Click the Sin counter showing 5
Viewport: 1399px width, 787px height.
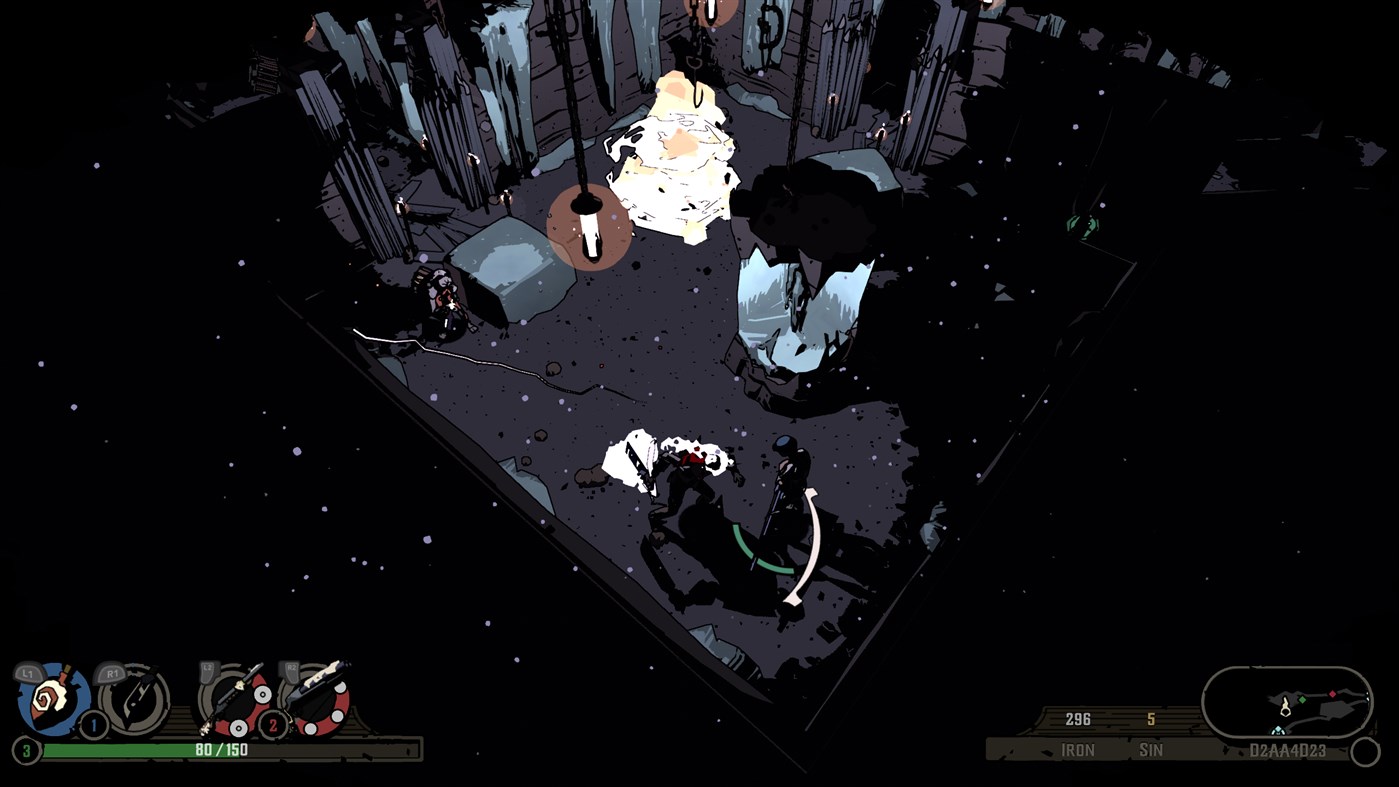point(1150,719)
